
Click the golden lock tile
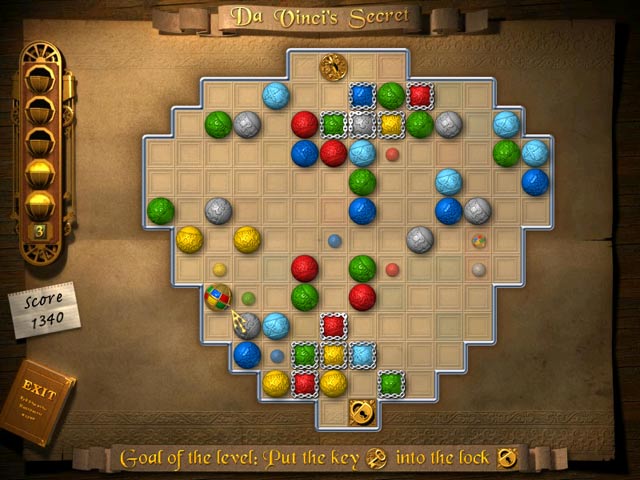[x=362, y=411]
